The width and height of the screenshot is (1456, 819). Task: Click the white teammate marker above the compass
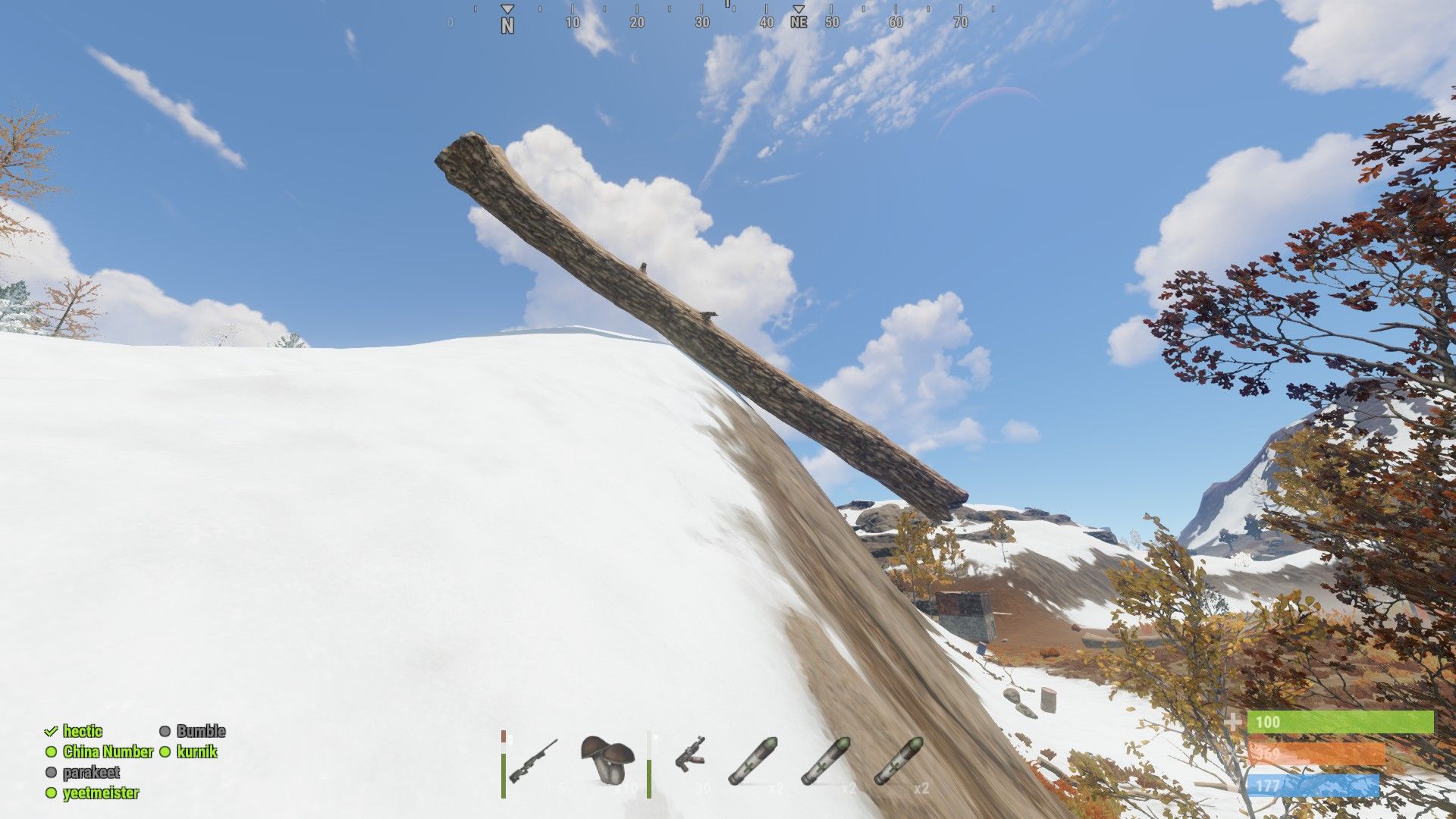(727, 6)
